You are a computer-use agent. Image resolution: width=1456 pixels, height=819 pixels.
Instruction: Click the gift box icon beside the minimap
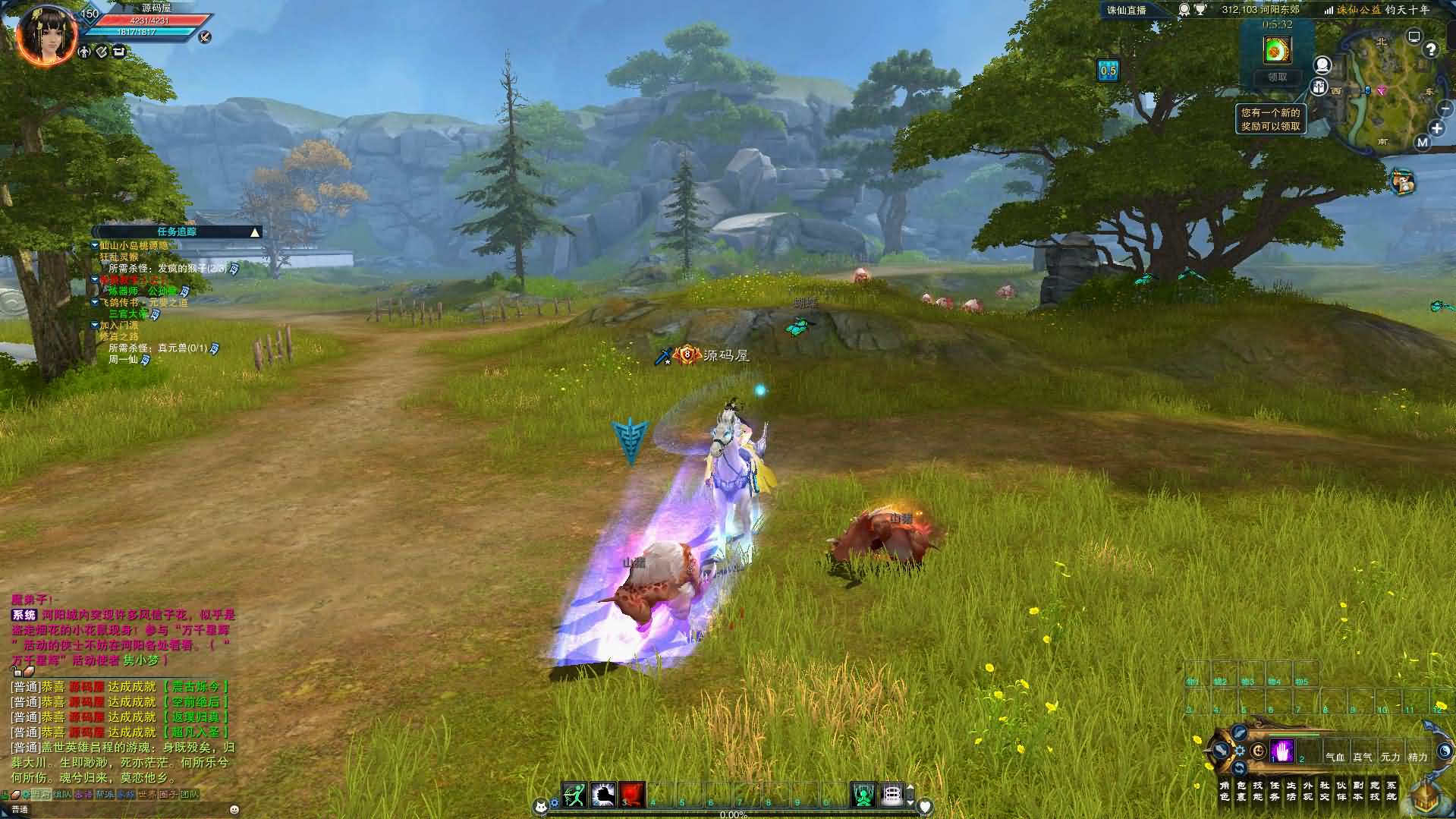1403,181
